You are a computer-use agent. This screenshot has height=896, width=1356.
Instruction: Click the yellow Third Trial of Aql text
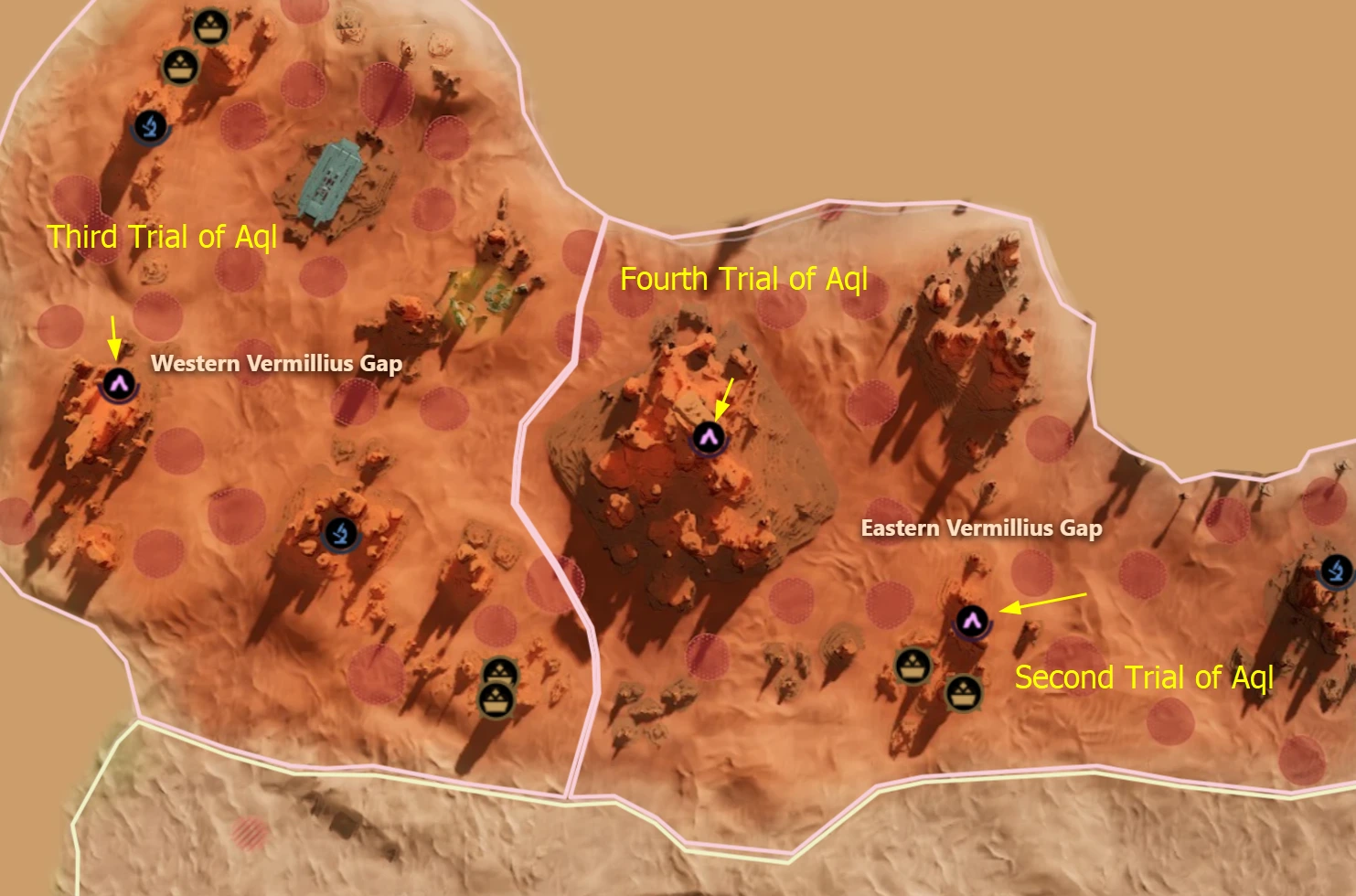coord(163,239)
